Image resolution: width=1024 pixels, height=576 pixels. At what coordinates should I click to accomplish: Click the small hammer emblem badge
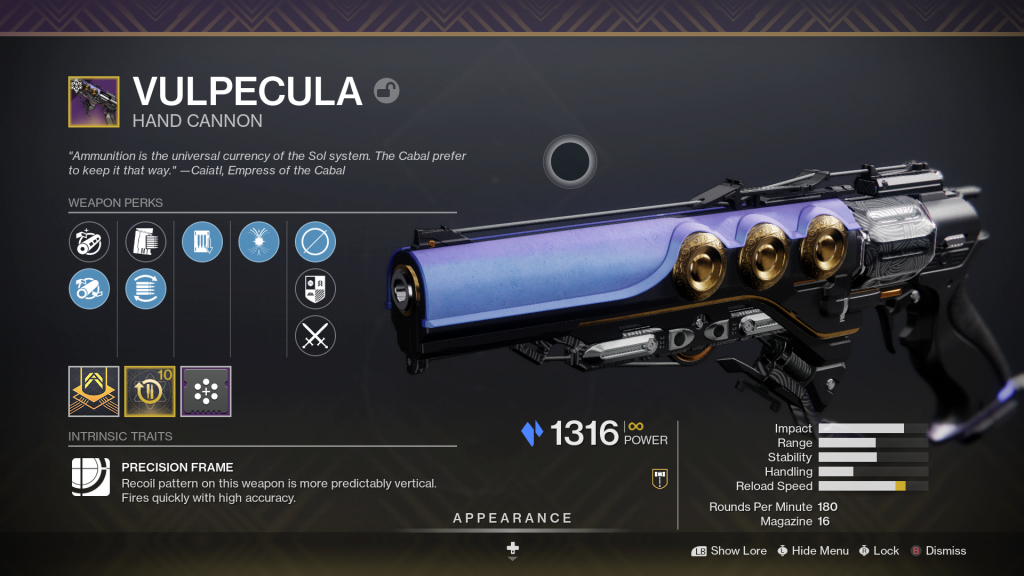point(659,478)
